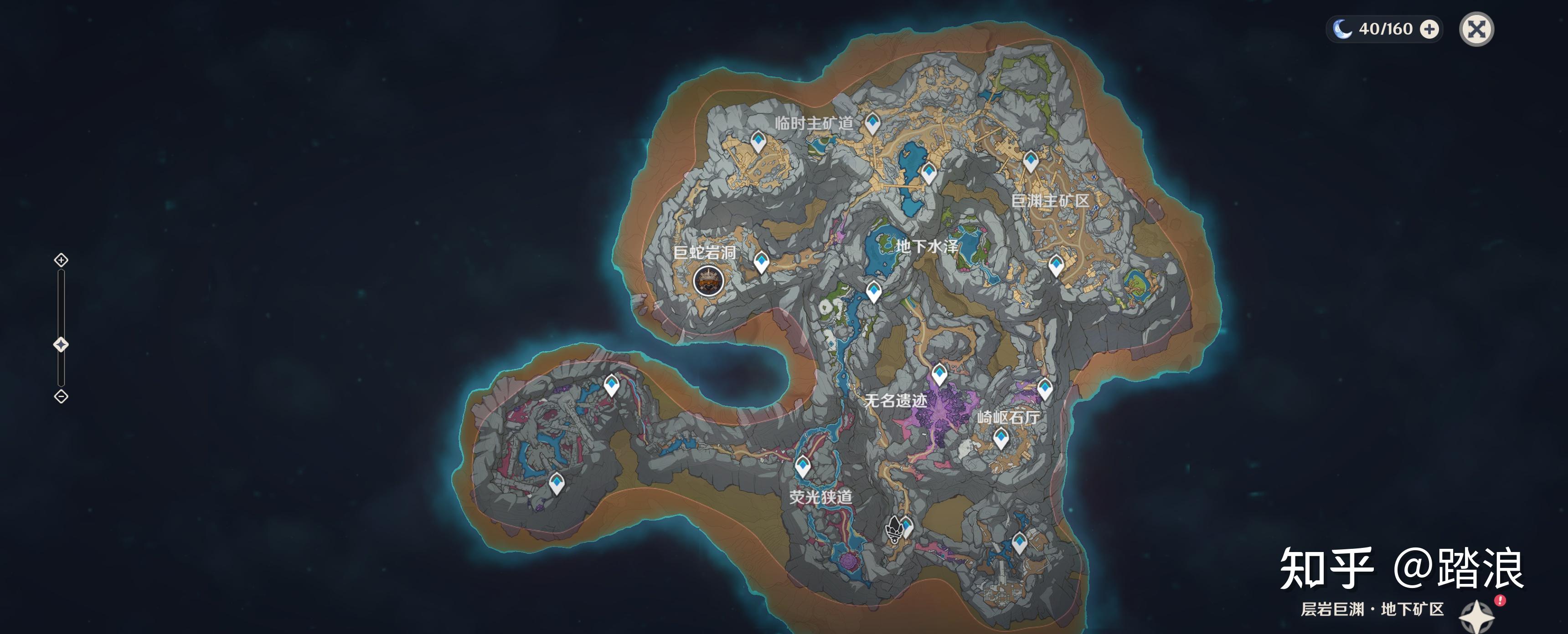The width and height of the screenshot is (1568, 634).
Task: Click the map zoom-in button
Action: click(61, 261)
